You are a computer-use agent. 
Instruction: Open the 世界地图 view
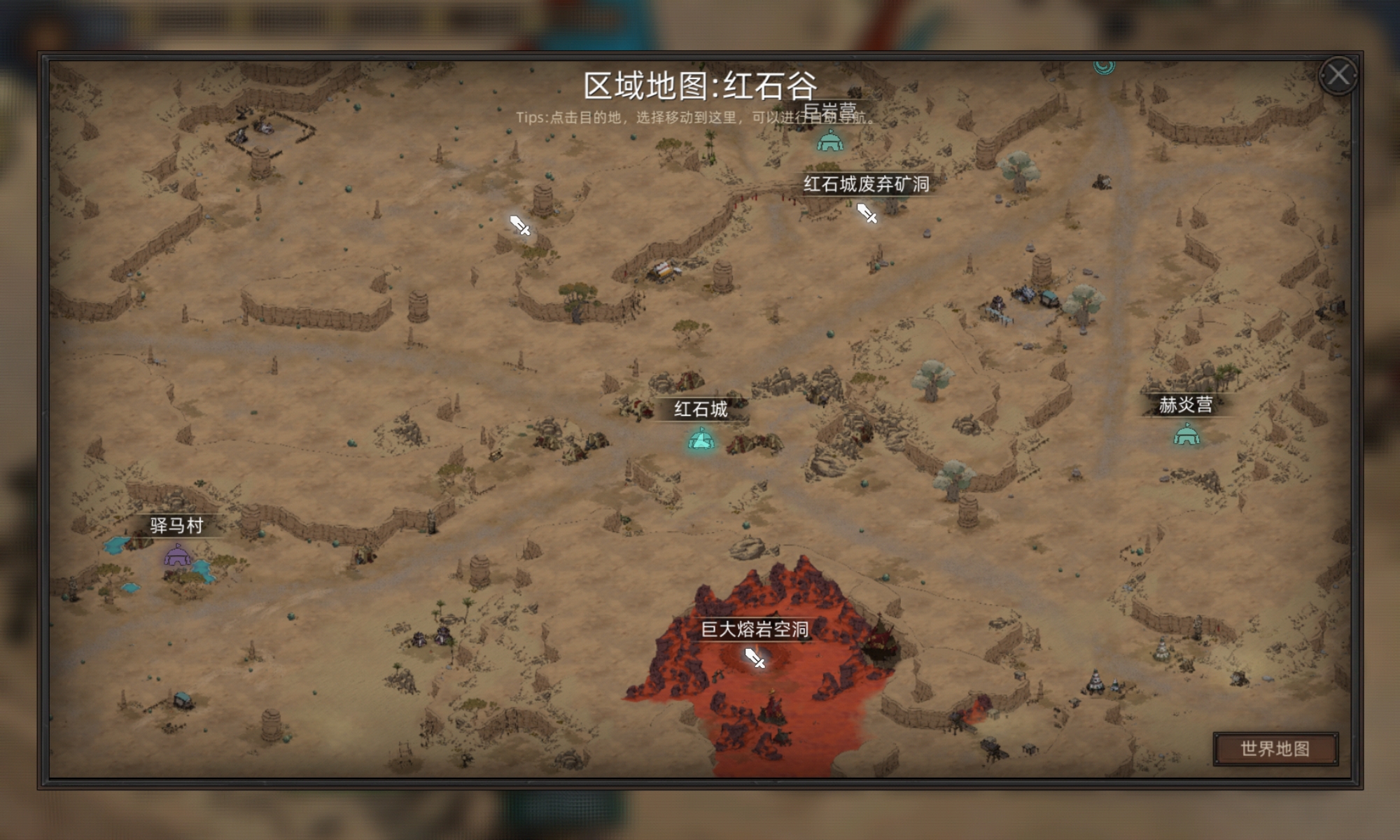[1275, 748]
